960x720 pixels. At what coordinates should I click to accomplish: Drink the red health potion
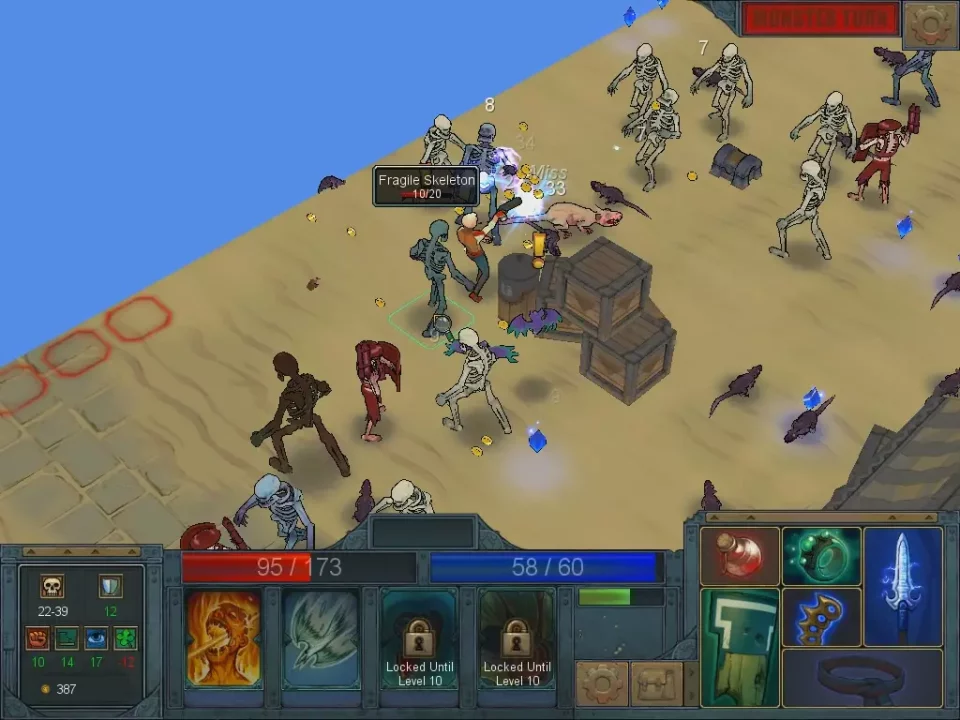(x=740, y=556)
